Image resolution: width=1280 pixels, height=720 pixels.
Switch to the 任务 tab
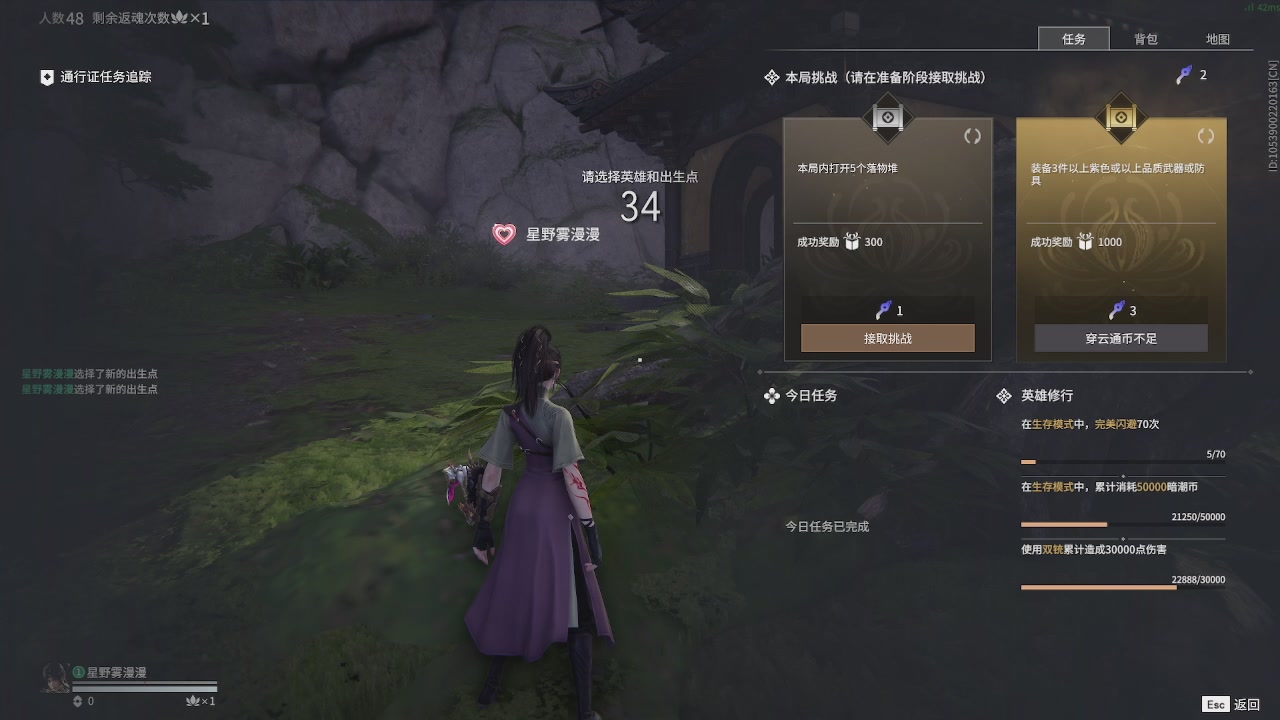click(1074, 39)
